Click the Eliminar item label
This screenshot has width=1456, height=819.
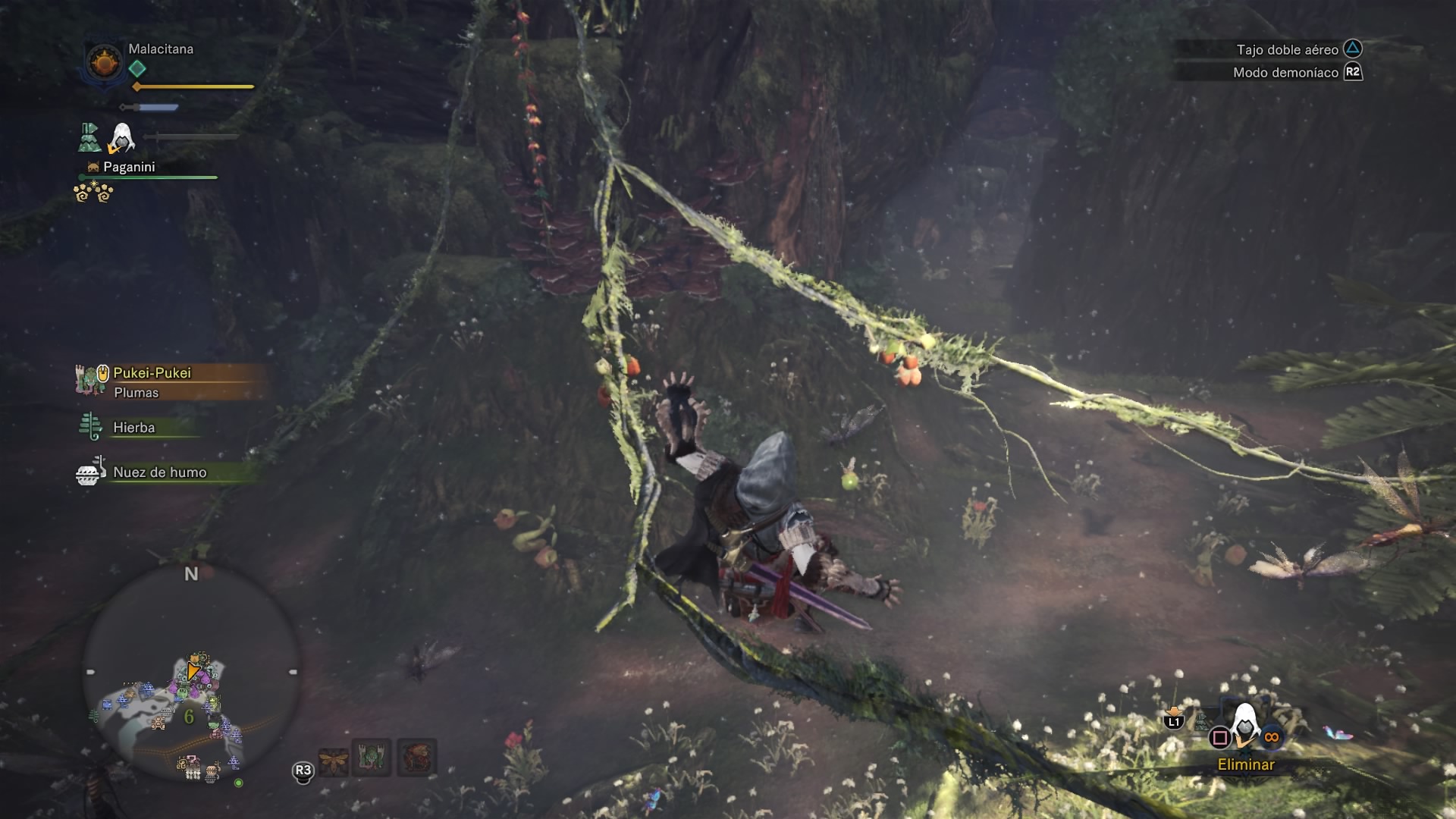tap(1246, 764)
